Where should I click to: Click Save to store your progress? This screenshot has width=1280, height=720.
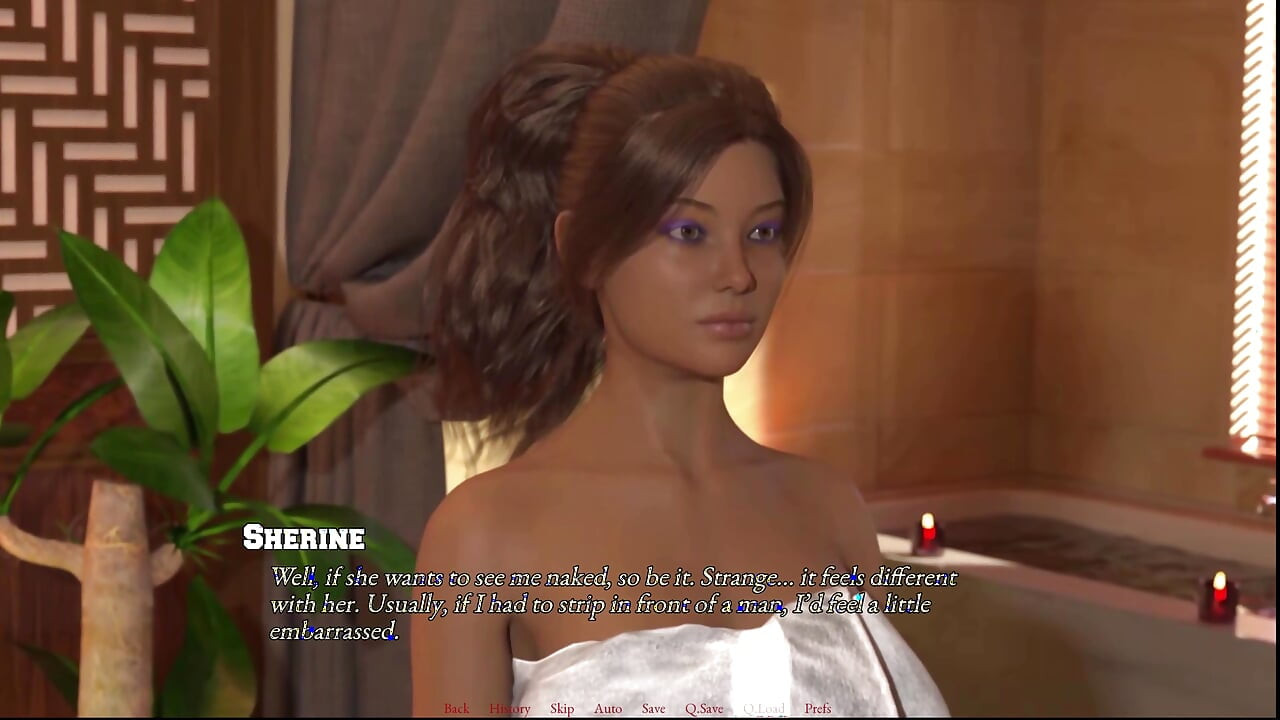pos(652,708)
